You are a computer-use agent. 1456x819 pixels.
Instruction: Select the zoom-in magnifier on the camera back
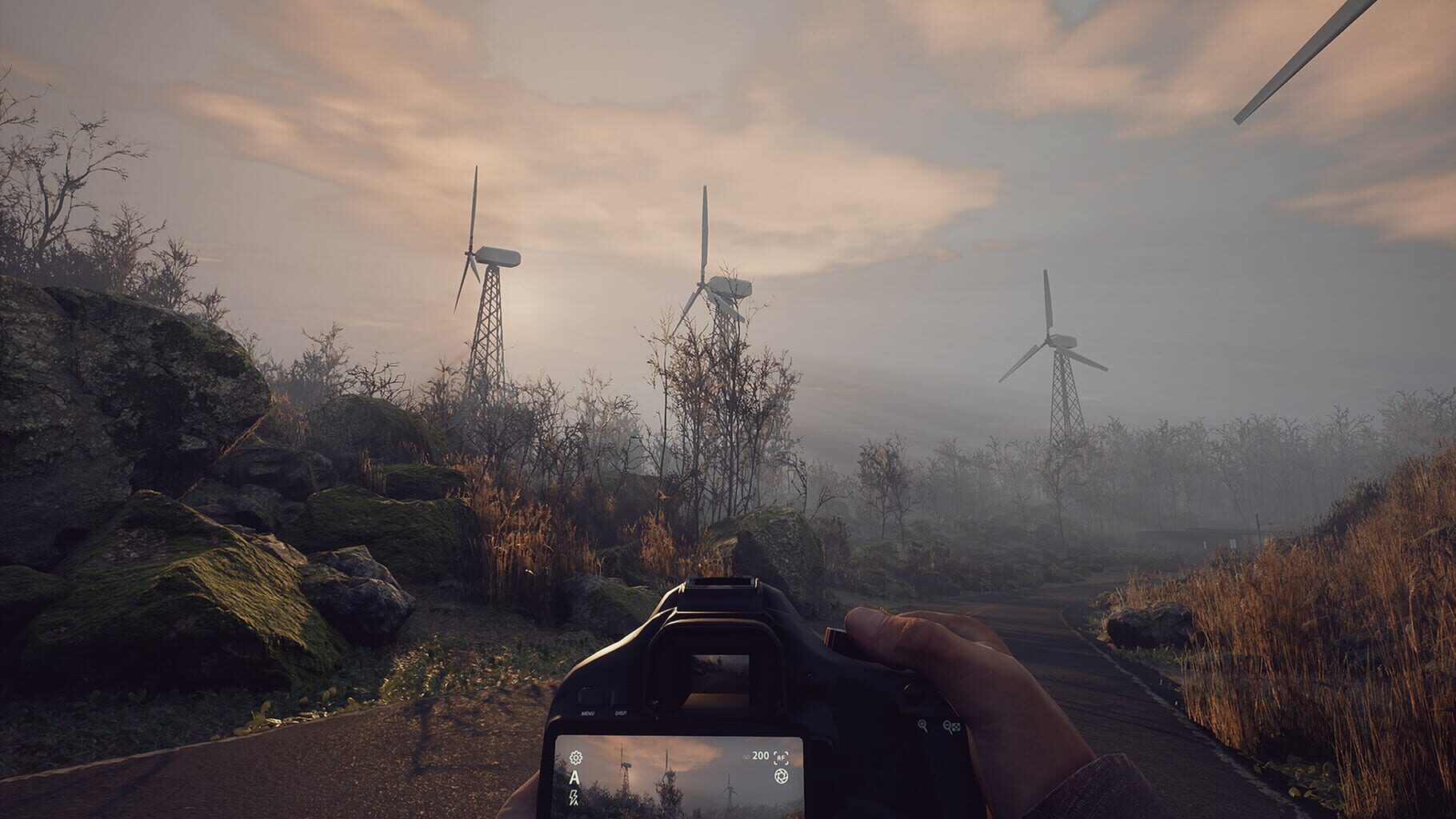click(923, 725)
